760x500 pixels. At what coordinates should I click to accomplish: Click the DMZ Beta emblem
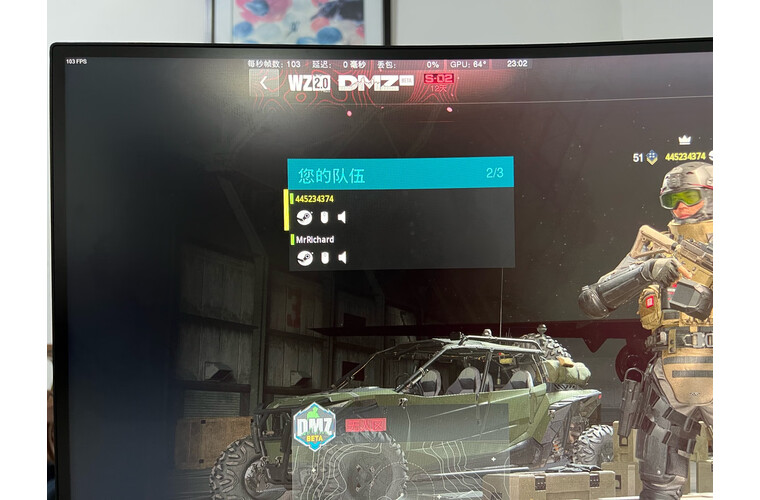(313, 427)
